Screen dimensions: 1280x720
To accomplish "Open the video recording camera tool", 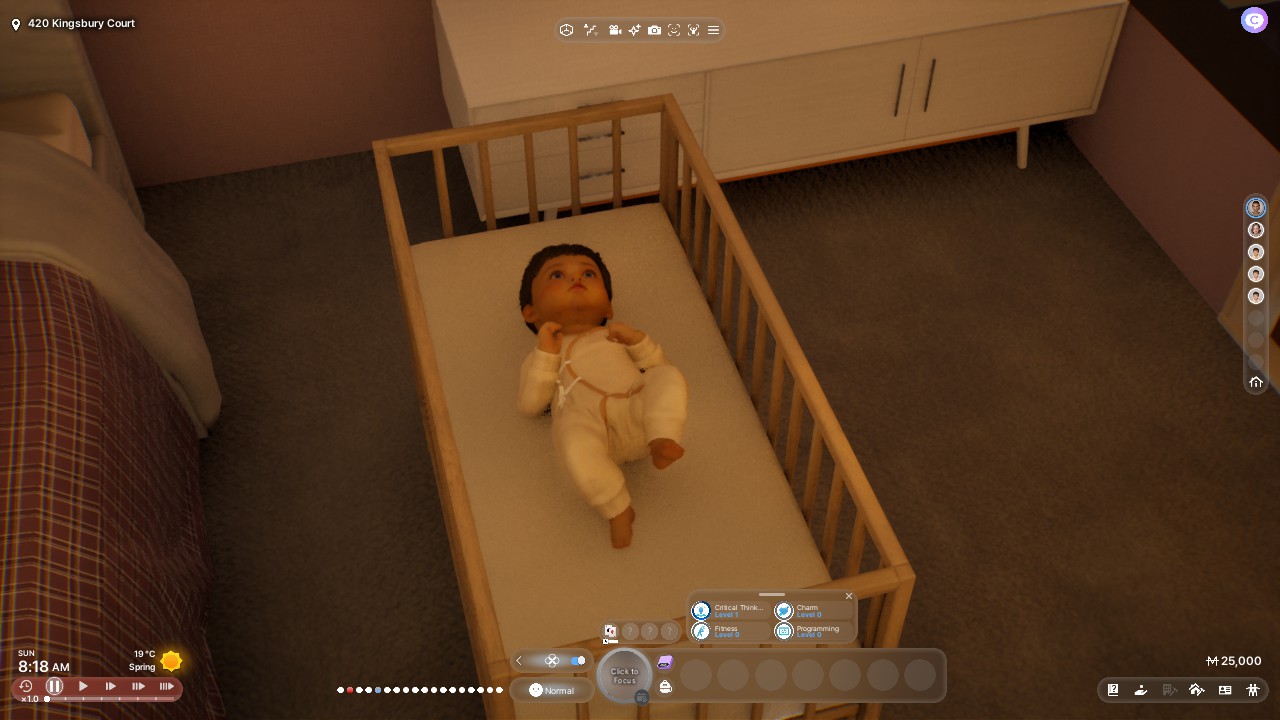I will point(615,30).
